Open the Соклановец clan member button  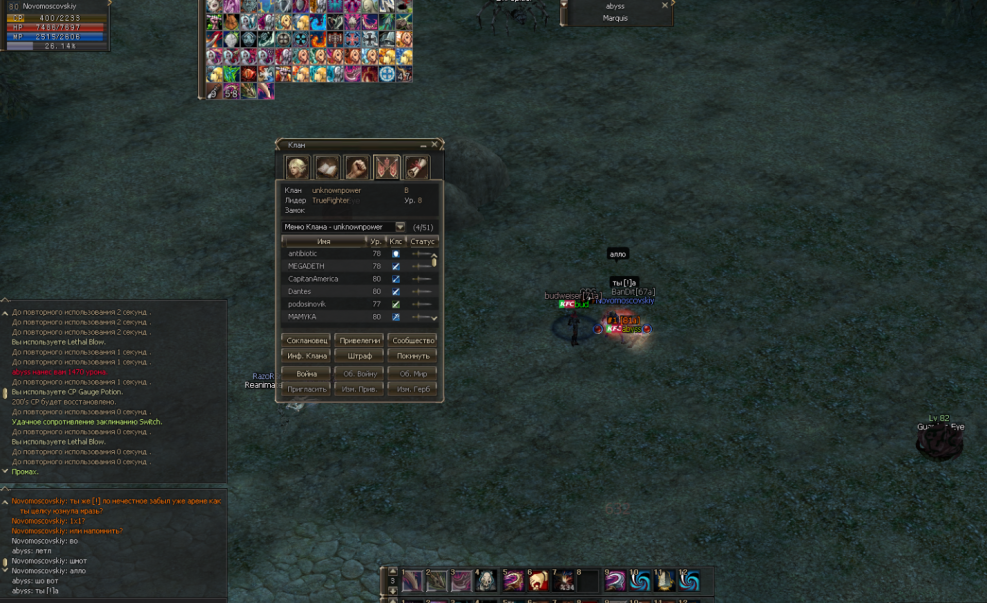click(307, 341)
